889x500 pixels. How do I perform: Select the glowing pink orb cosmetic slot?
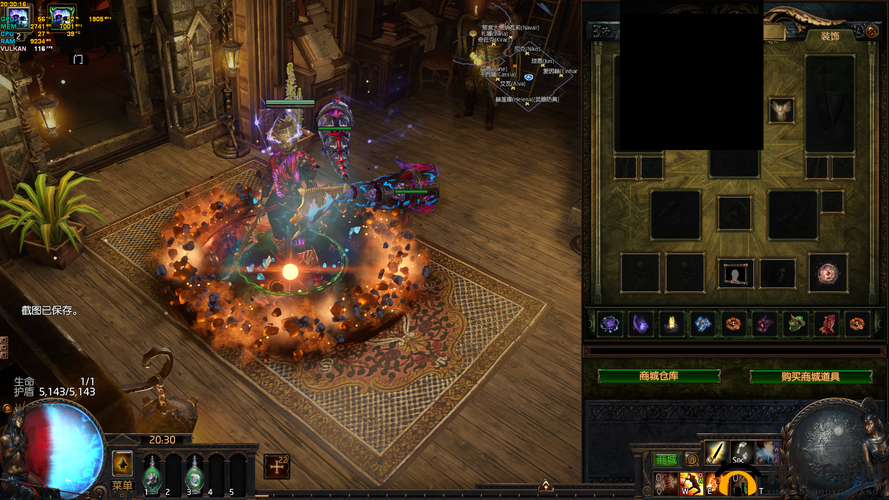[828, 273]
